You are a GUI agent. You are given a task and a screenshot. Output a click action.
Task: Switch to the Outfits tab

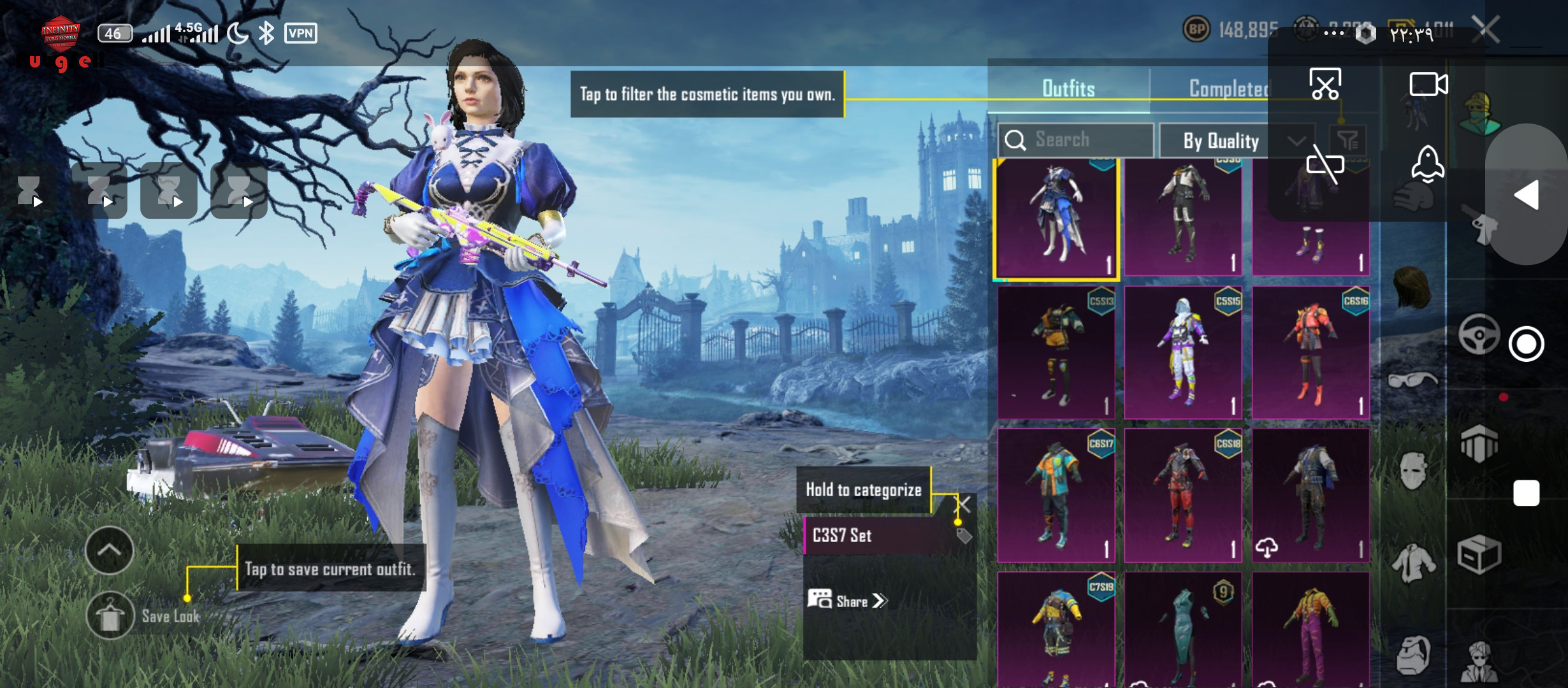click(x=1068, y=89)
